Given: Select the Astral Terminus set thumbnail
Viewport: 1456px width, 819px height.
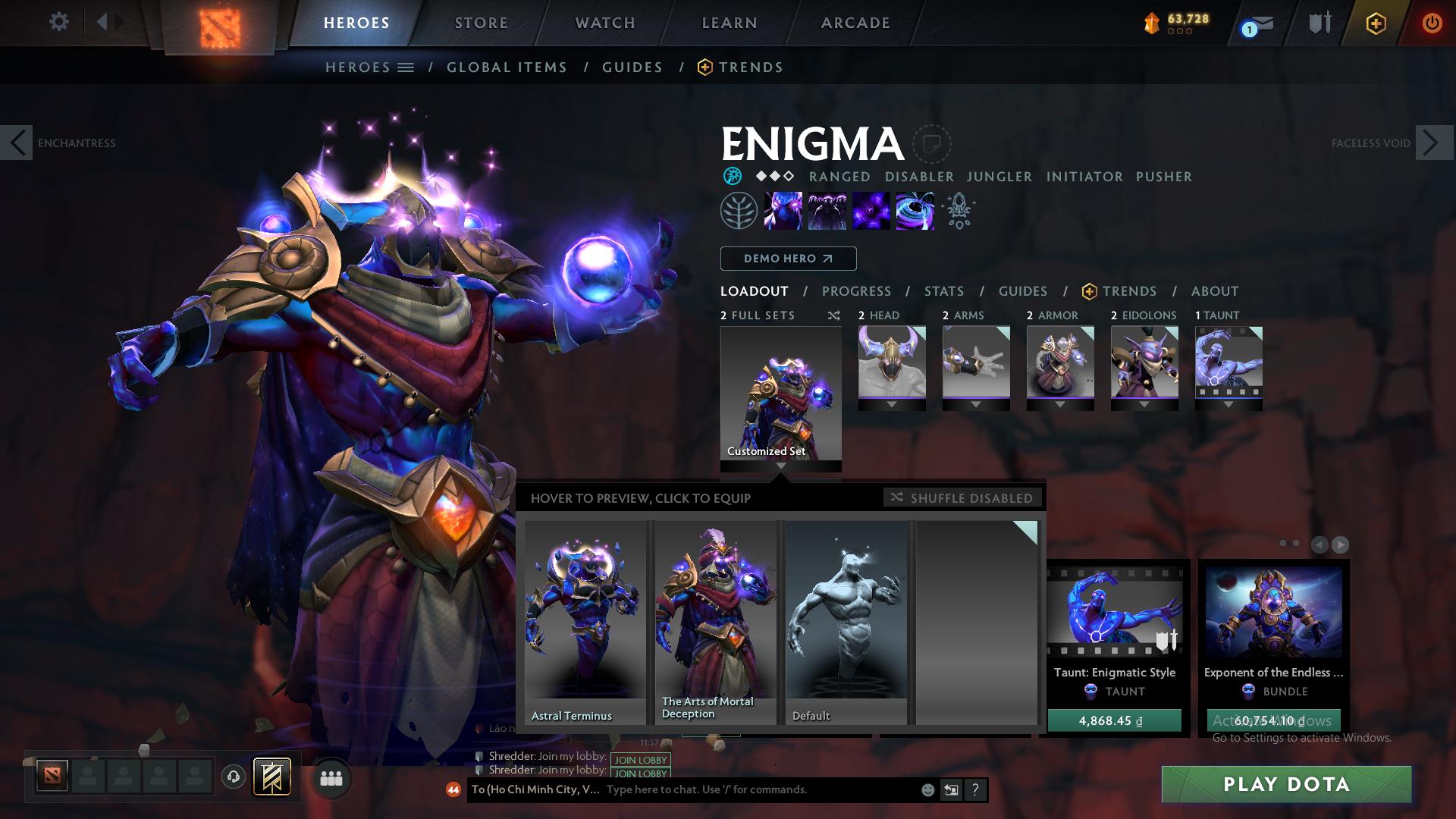Looking at the screenshot, I should click(x=584, y=618).
